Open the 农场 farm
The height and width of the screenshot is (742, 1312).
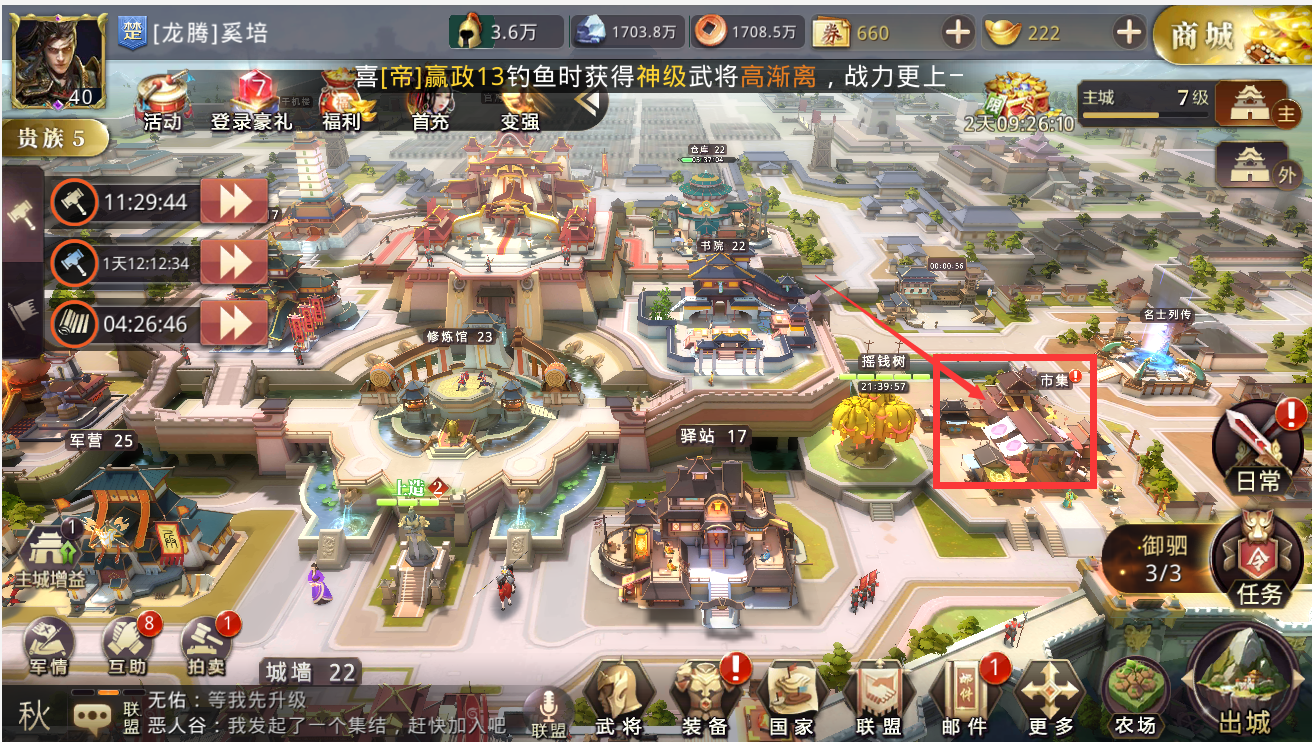pos(1134,695)
